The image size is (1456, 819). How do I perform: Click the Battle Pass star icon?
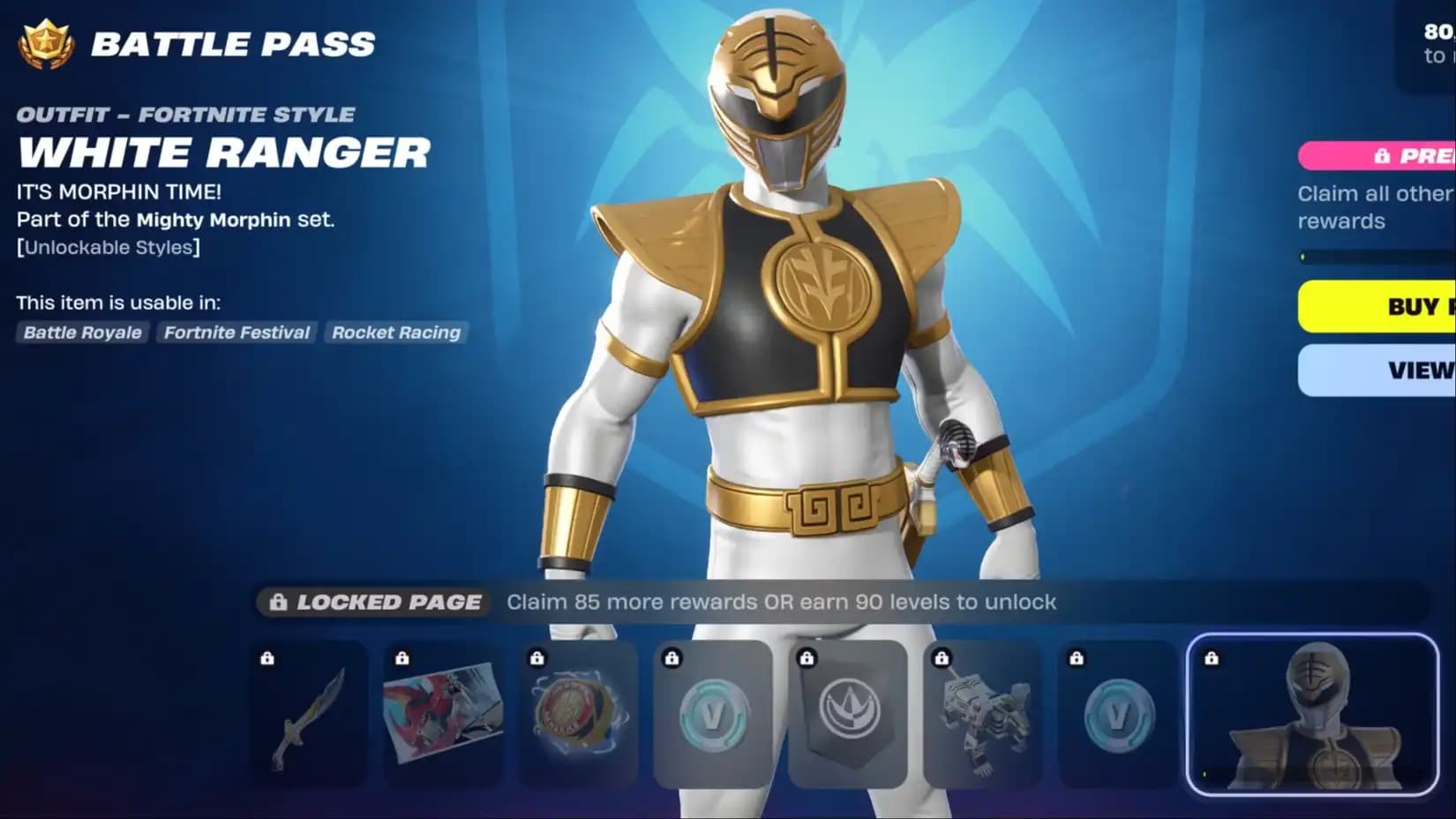[x=46, y=44]
